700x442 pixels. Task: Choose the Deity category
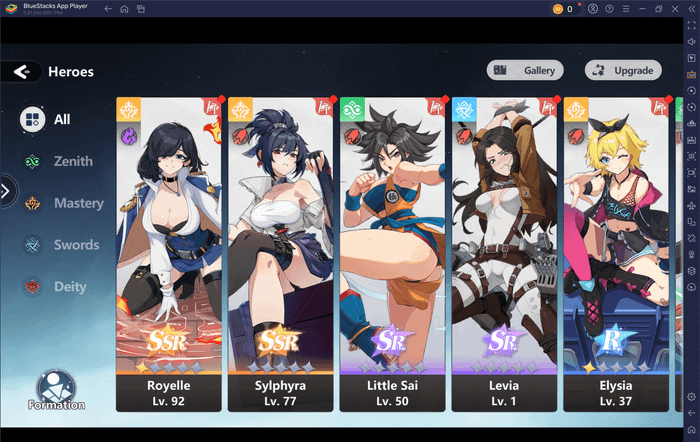point(56,287)
